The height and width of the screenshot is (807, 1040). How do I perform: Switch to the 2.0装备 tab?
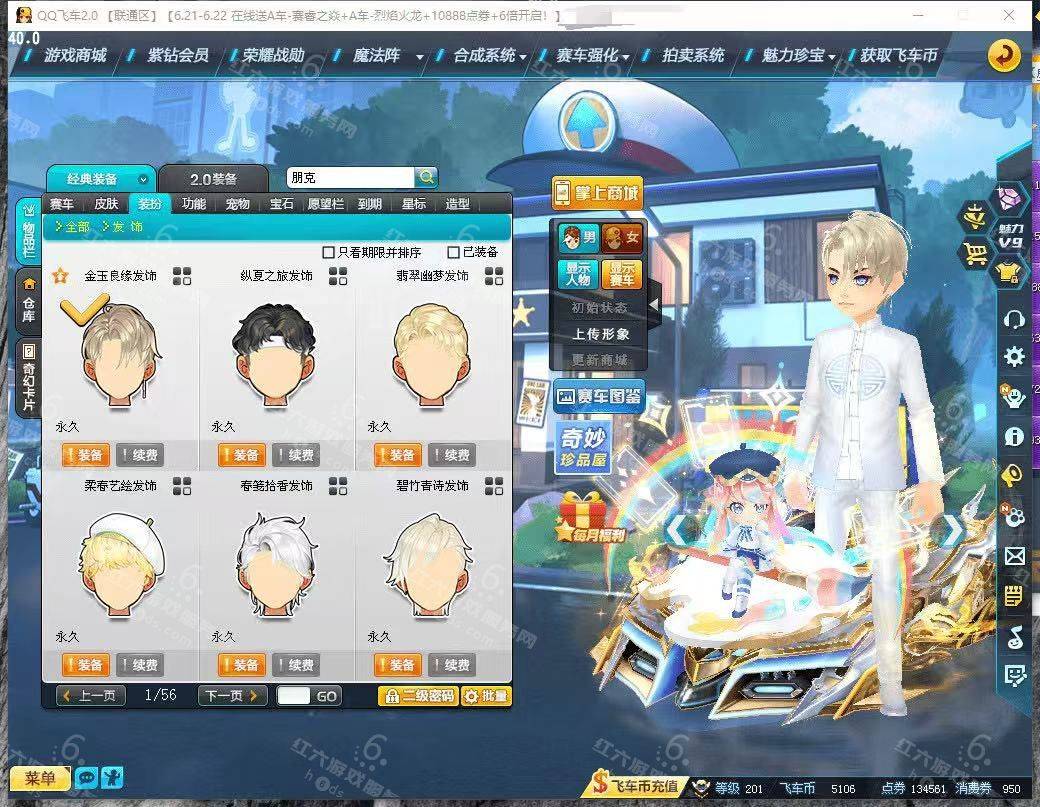(x=213, y=179)
